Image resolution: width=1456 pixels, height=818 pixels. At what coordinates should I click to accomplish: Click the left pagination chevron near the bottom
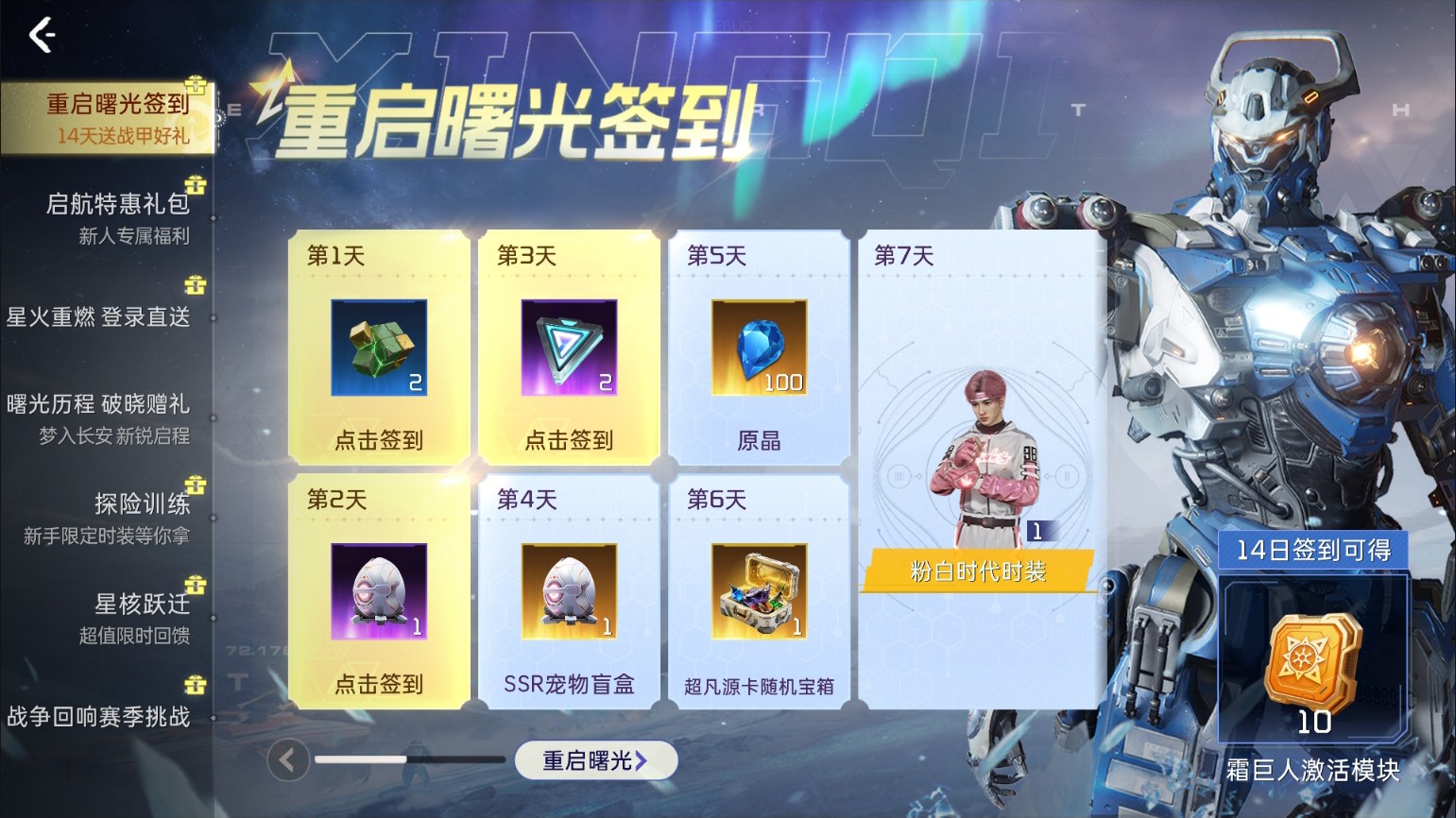click(x=288, y=759)
